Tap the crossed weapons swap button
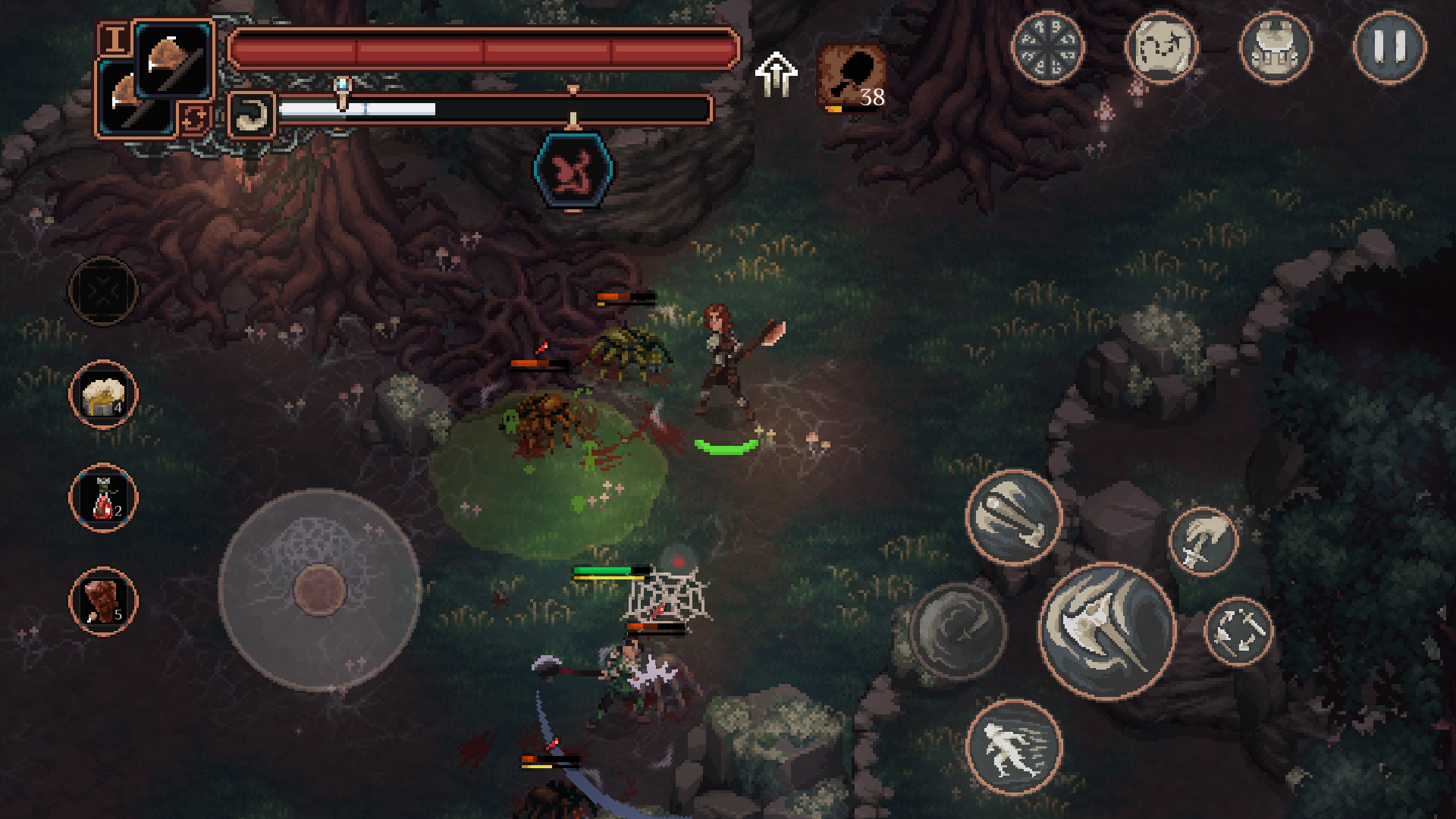Screen dimensions: 1456x819 [1238, 632]
